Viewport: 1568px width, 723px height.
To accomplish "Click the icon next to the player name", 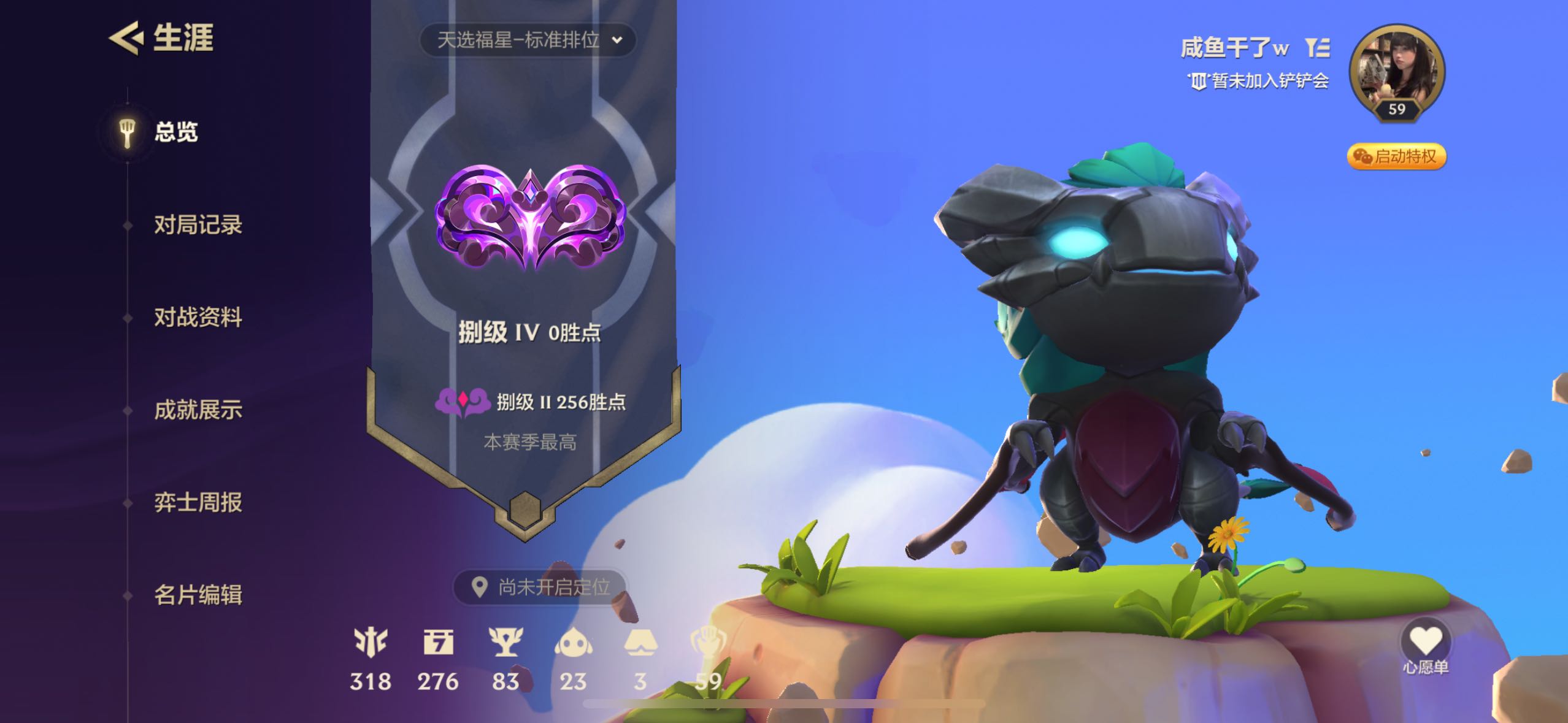I will (x=1317, y=47).
